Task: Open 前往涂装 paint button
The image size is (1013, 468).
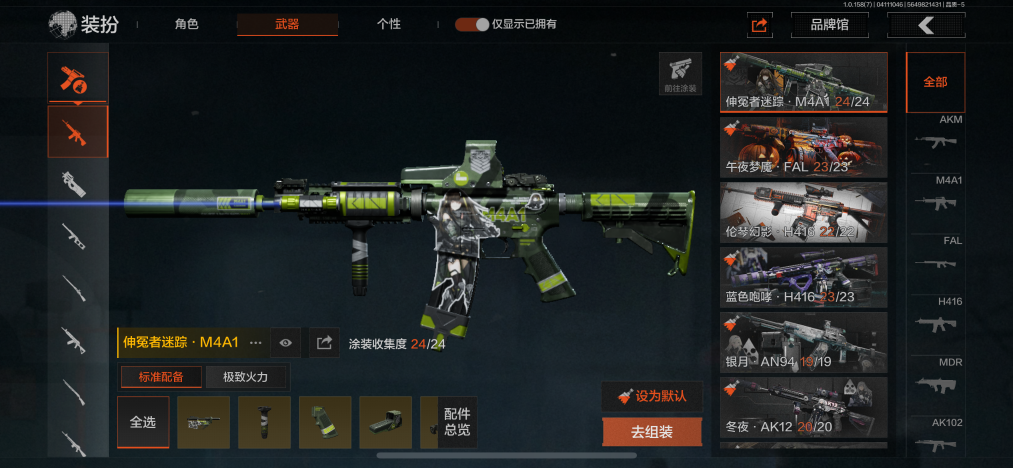Action: (x=680, y=73)
